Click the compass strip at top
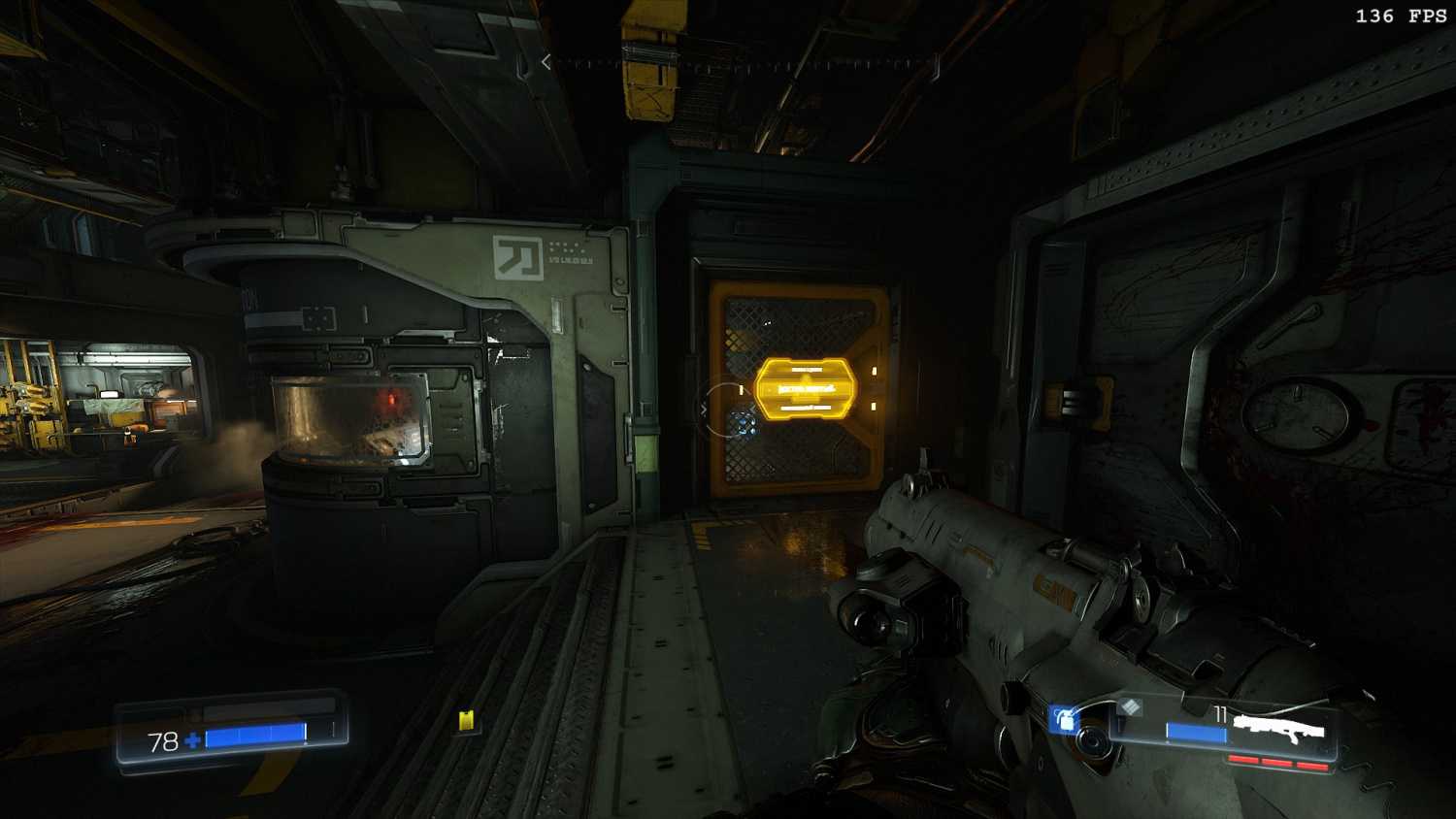This screenshot has width=1456, height=819. pyautogui.click(x=740, y=63)
